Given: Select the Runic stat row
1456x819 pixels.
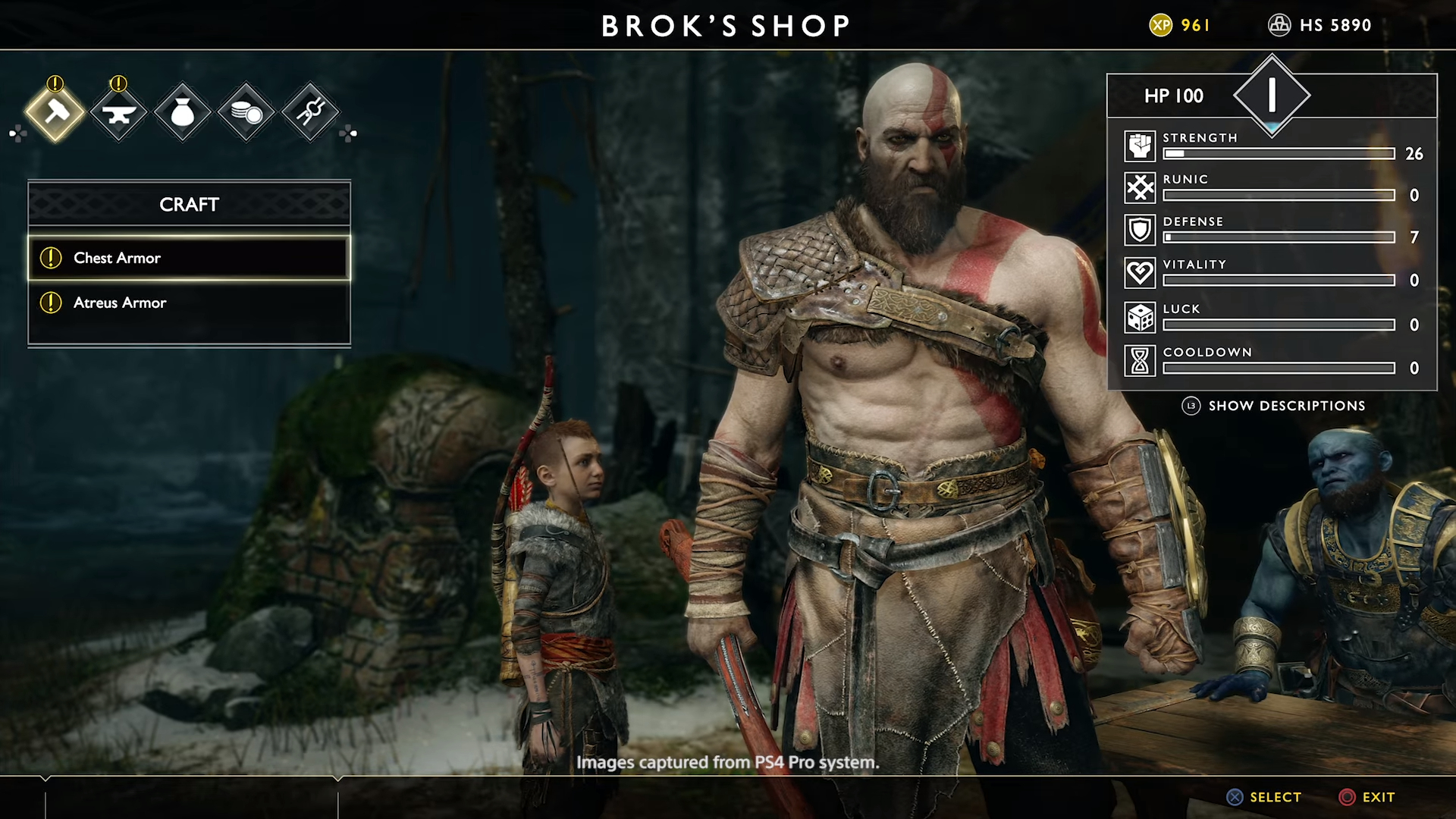Looking at the screenshot, I should pos(1274,188).
